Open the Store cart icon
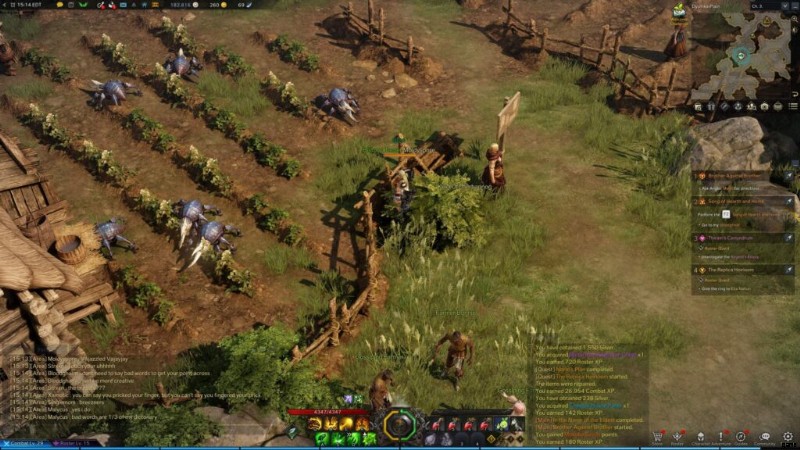The image size is (800, 450). (x=657, y=437)
